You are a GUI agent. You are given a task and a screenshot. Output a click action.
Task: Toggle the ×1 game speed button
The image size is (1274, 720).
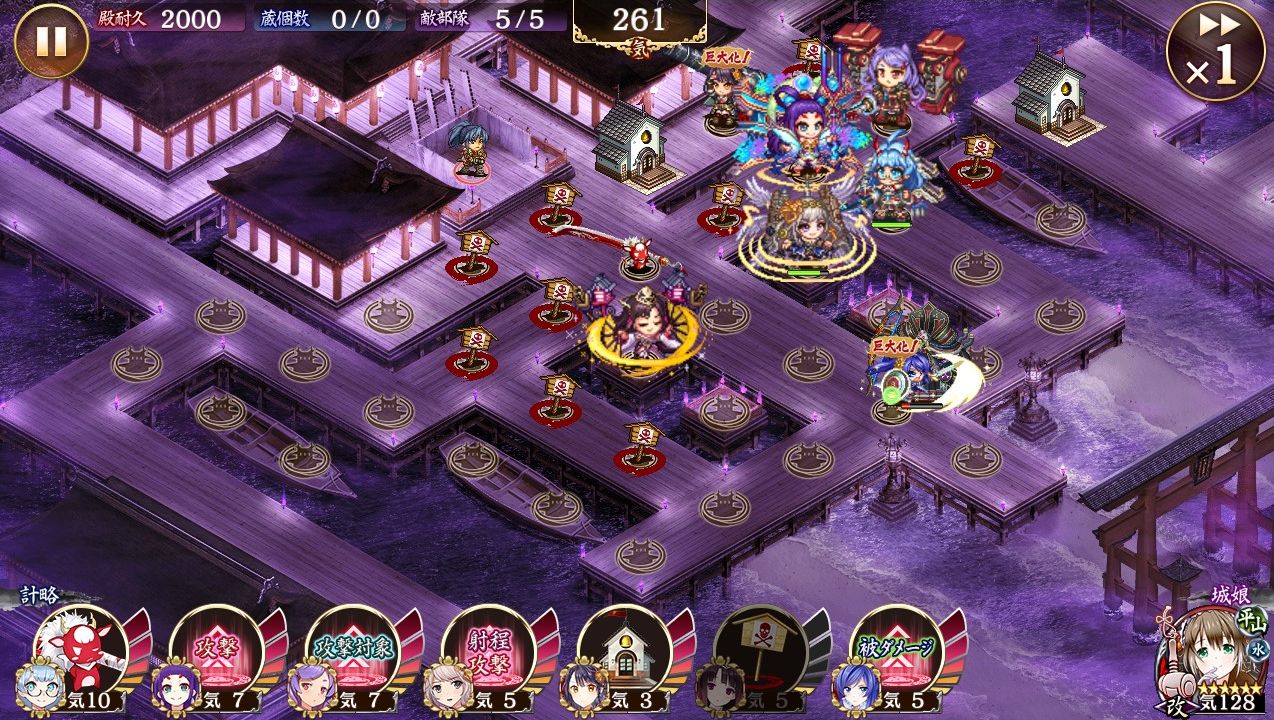coord(1215,51)
